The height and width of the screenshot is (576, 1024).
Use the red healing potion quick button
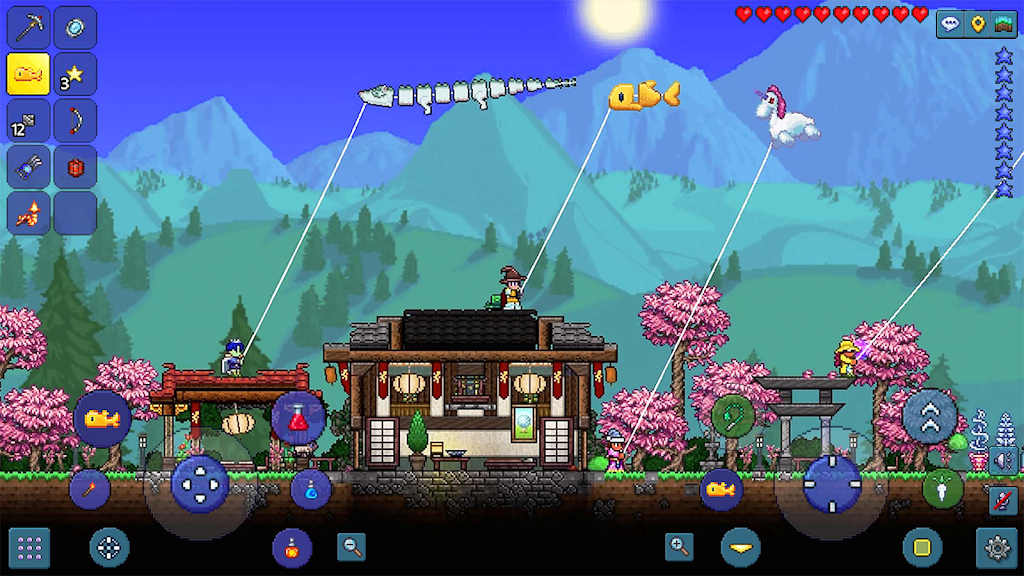coord(298,419)
